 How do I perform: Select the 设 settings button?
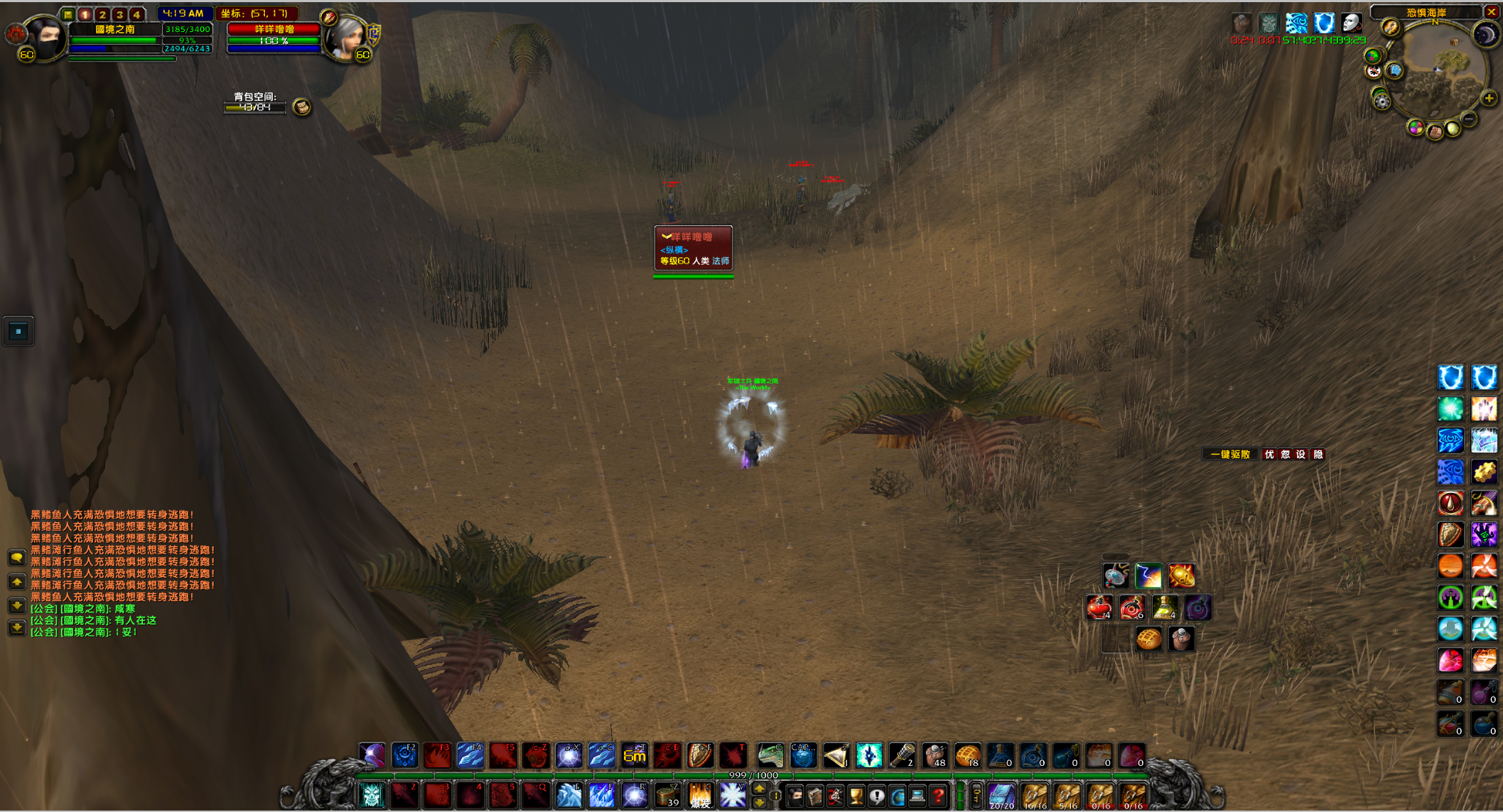(x=1301, y=455)
